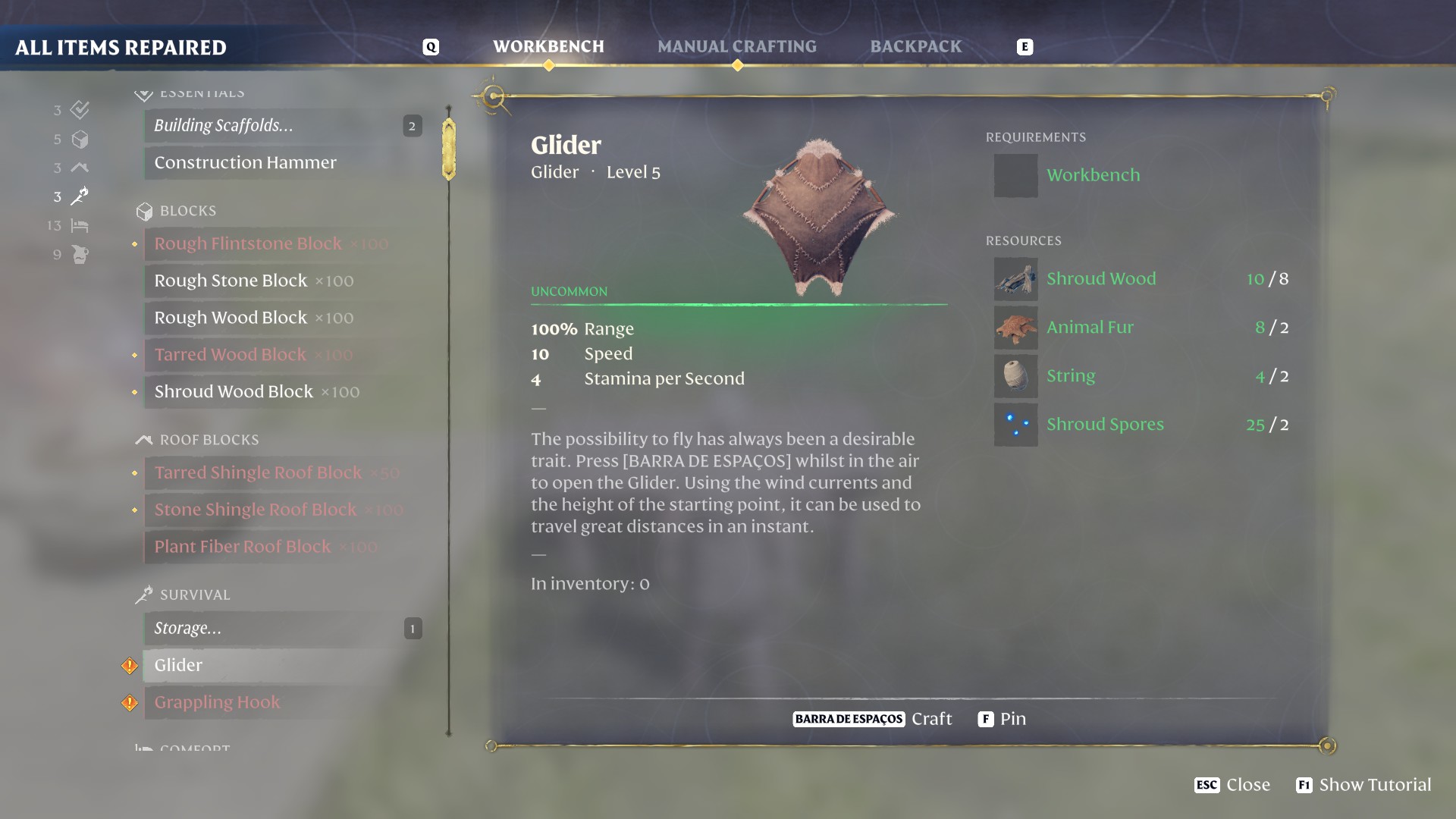The width and height of the screenshot is (1456, 819).
Task: Click the green Uncommon rarity bar
Action: coord(739,304)
